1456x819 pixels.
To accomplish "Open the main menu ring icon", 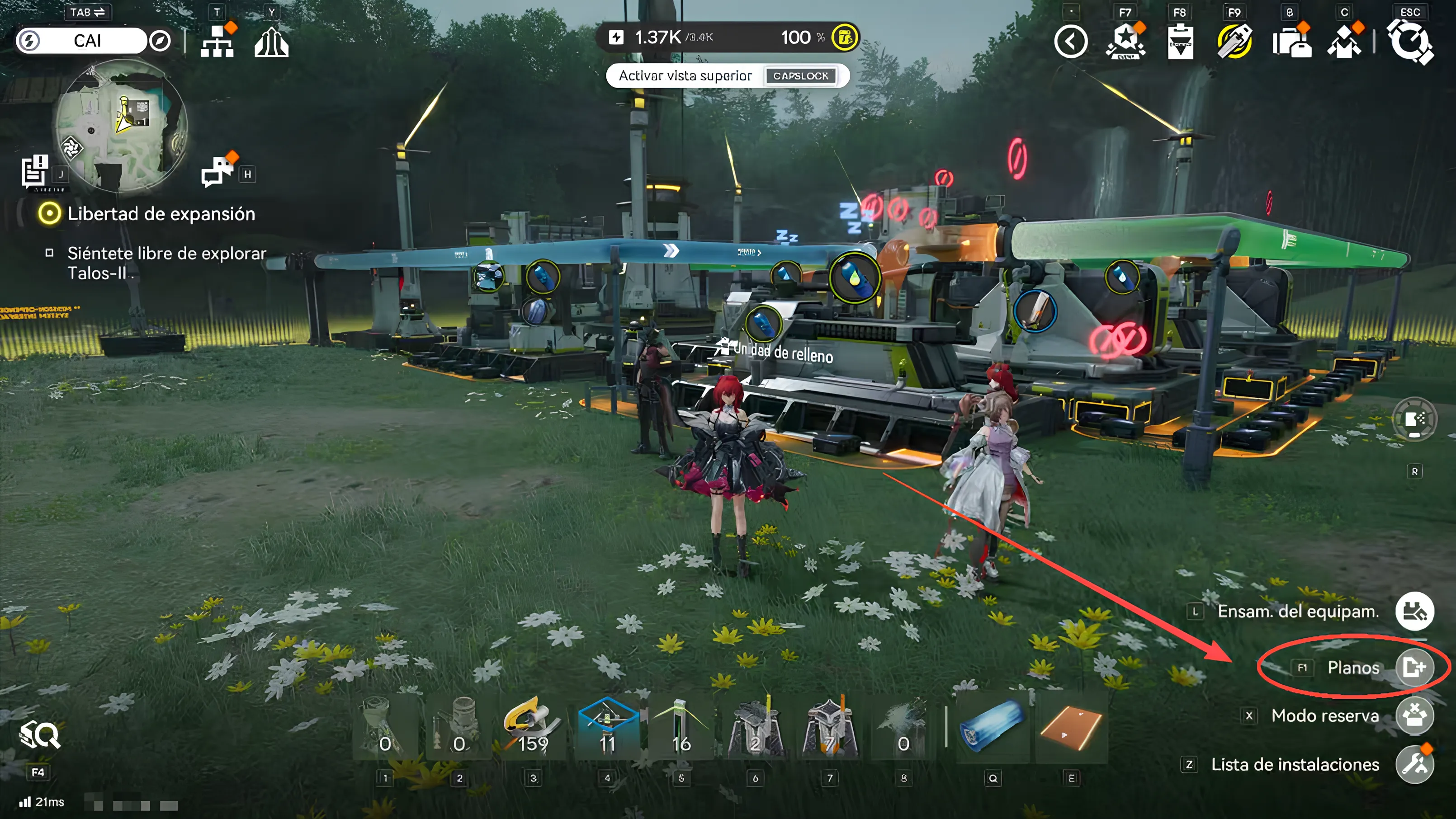I will 1411,42.
